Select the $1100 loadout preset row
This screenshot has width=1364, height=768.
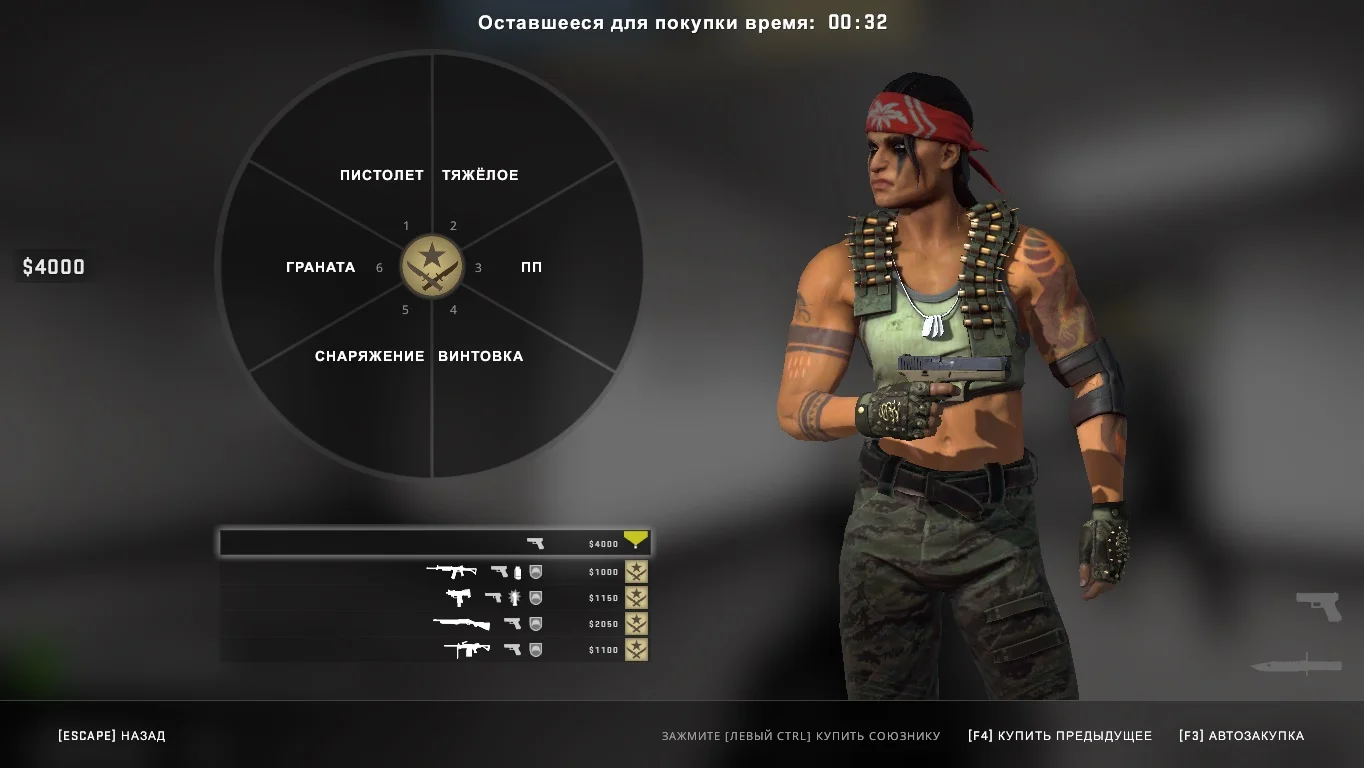coord(434,650)
